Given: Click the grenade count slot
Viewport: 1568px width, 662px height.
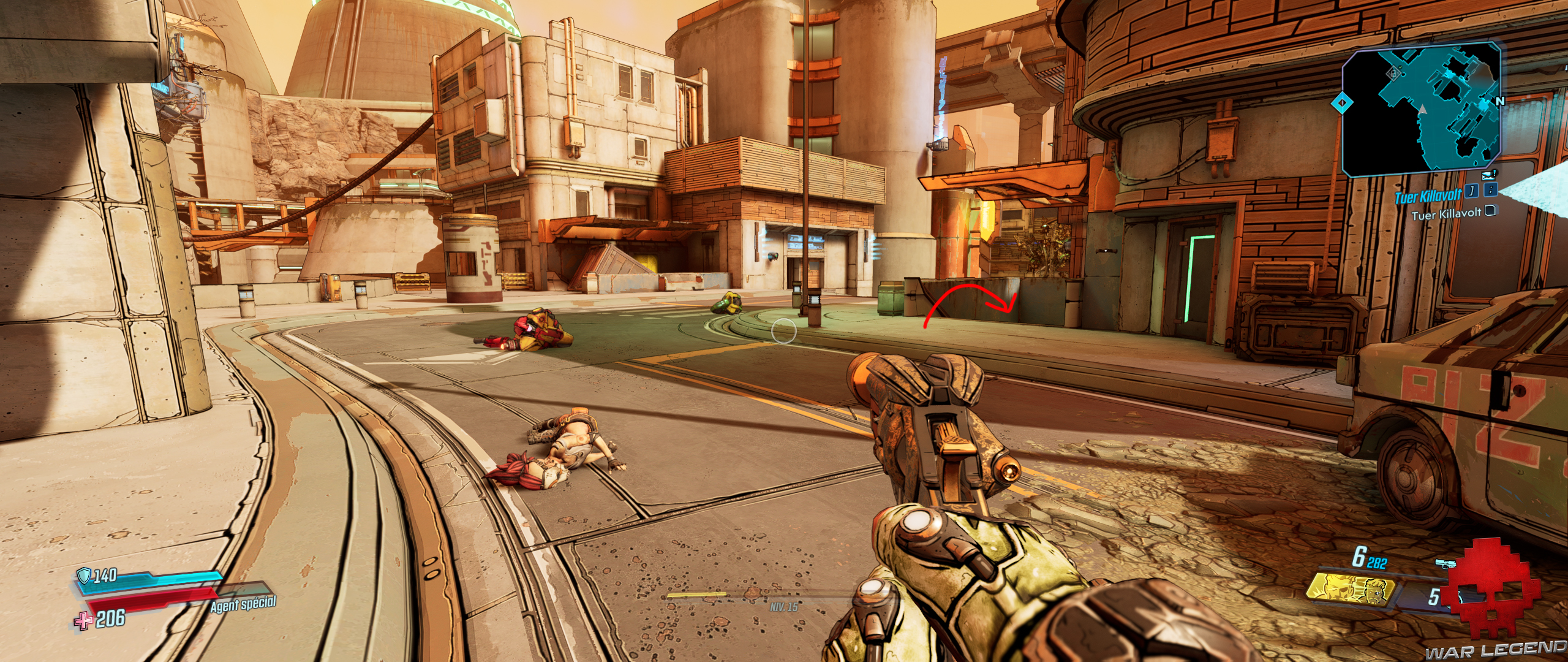Looking at the screenshot, I should click(x=1433, y=596).
